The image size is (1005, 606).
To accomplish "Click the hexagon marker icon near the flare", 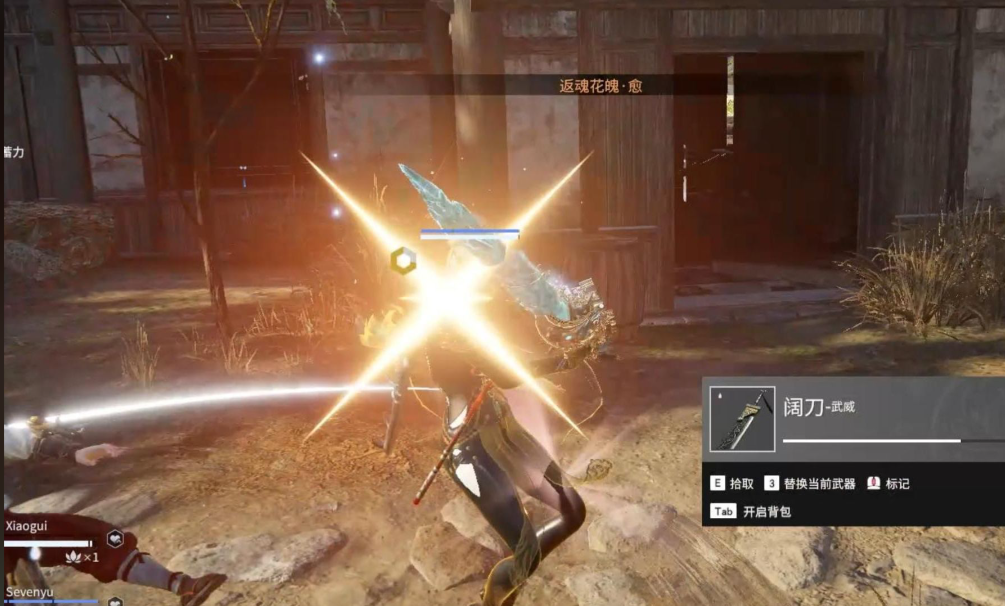I will tap(402, 259).
